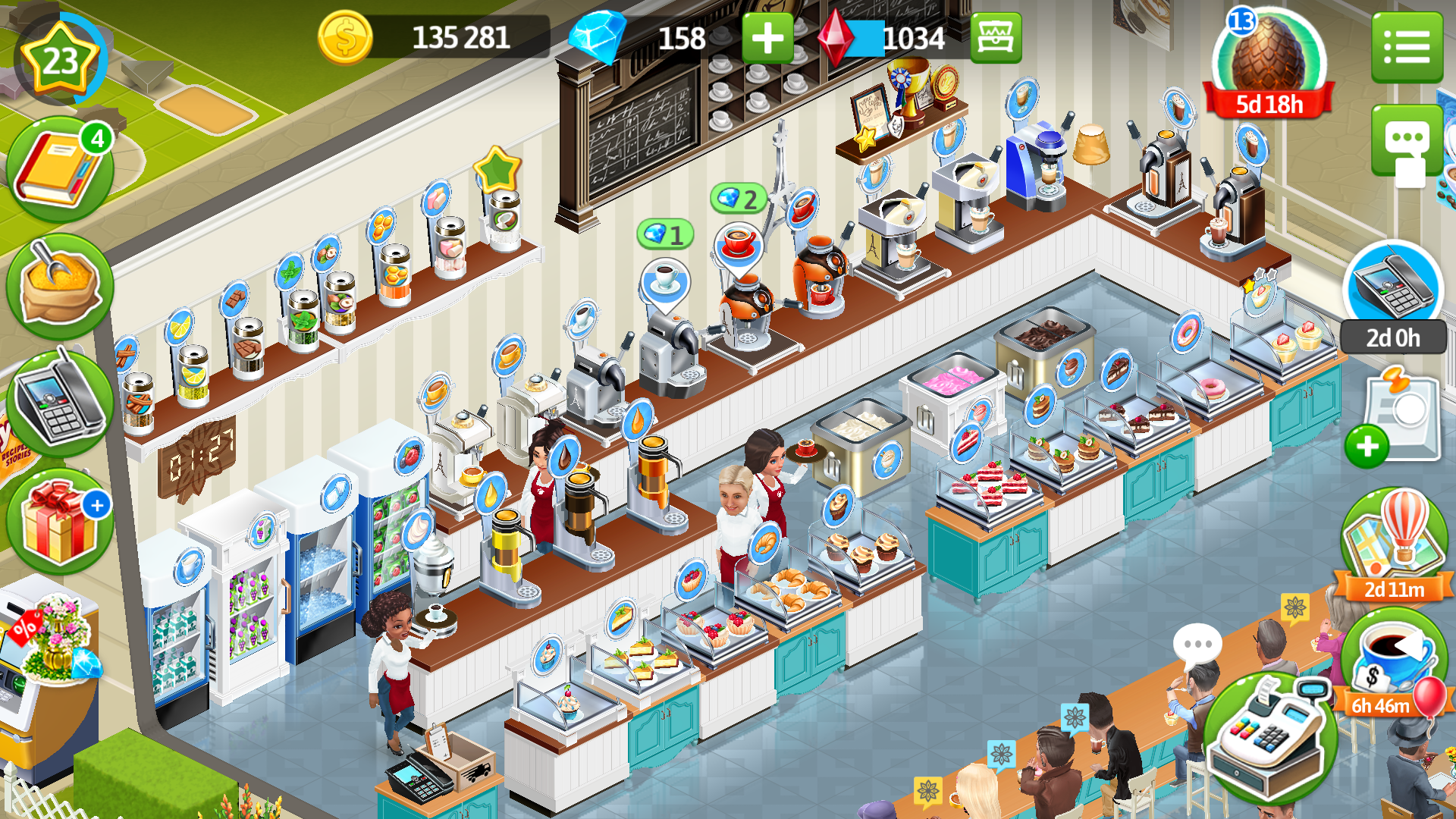Open the green shop basket button
1456x819 pixels.
[996, 38]
